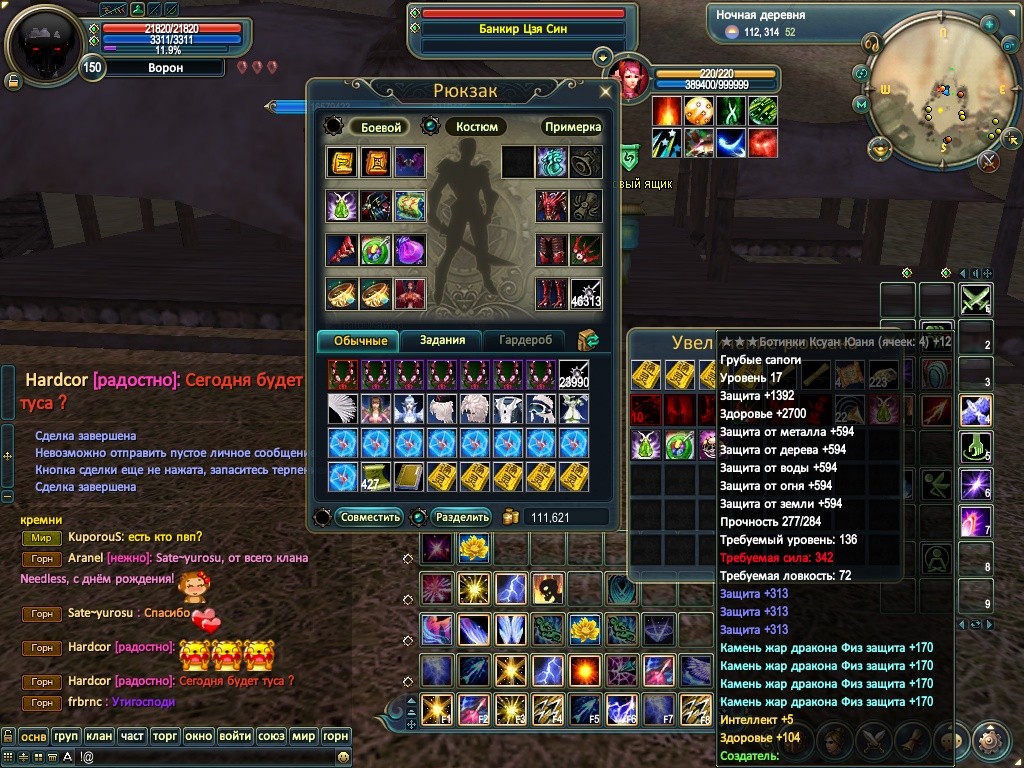Switch to the Боевой equipment view
This screenshot has width=1024, height=768.
381,127
